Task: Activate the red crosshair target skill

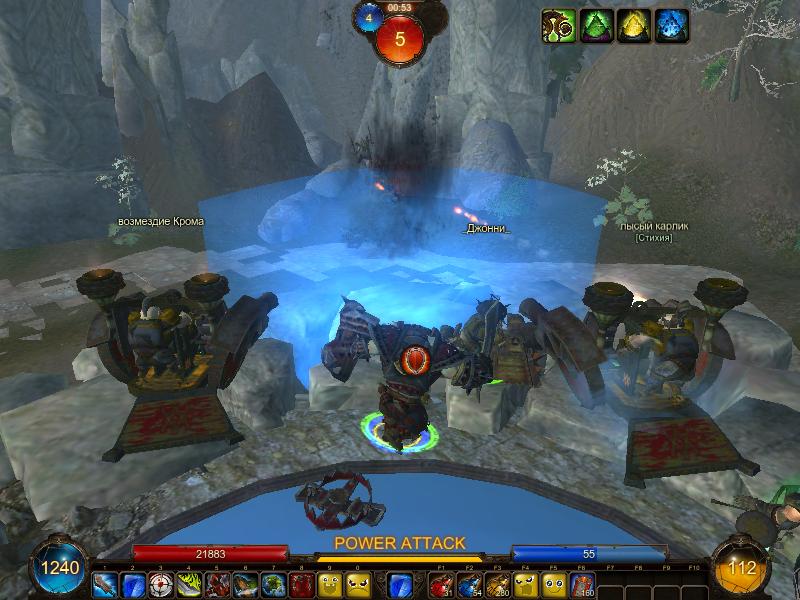Action: click(160, 584)
